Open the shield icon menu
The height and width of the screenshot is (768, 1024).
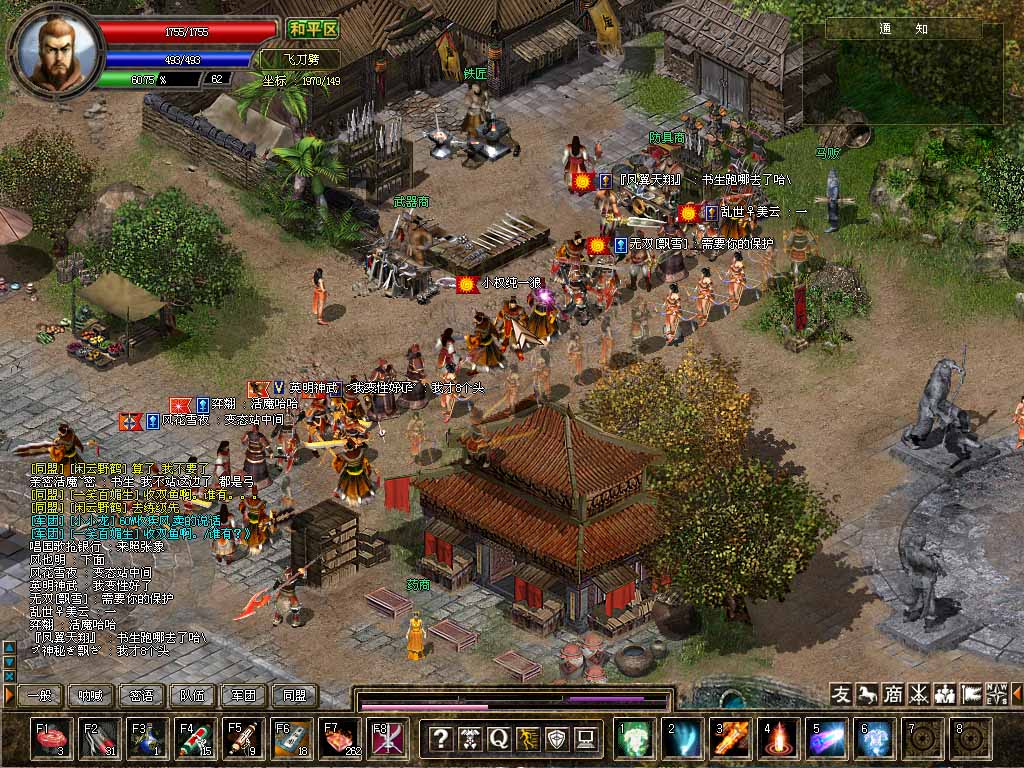click(x=558, y=739)
